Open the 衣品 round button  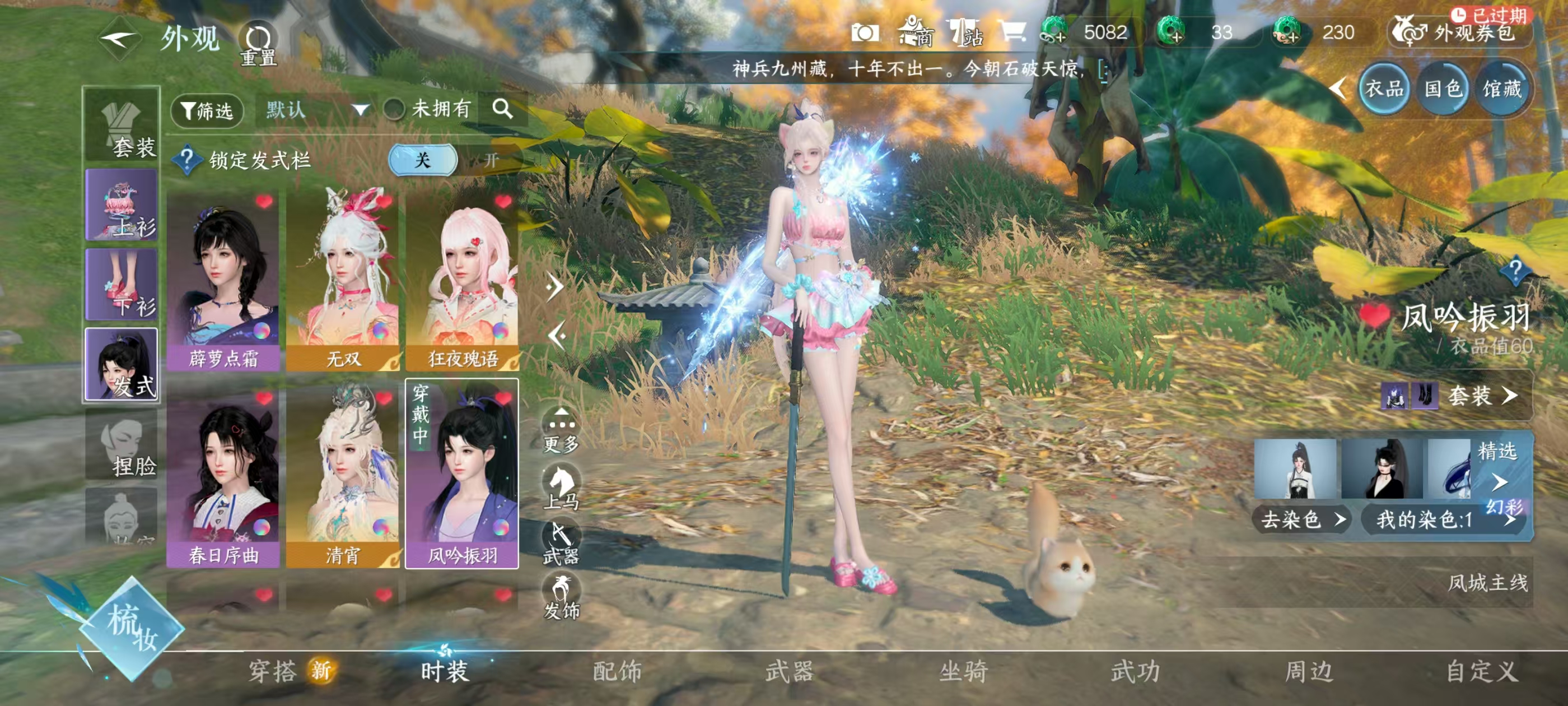(1384, 90)
